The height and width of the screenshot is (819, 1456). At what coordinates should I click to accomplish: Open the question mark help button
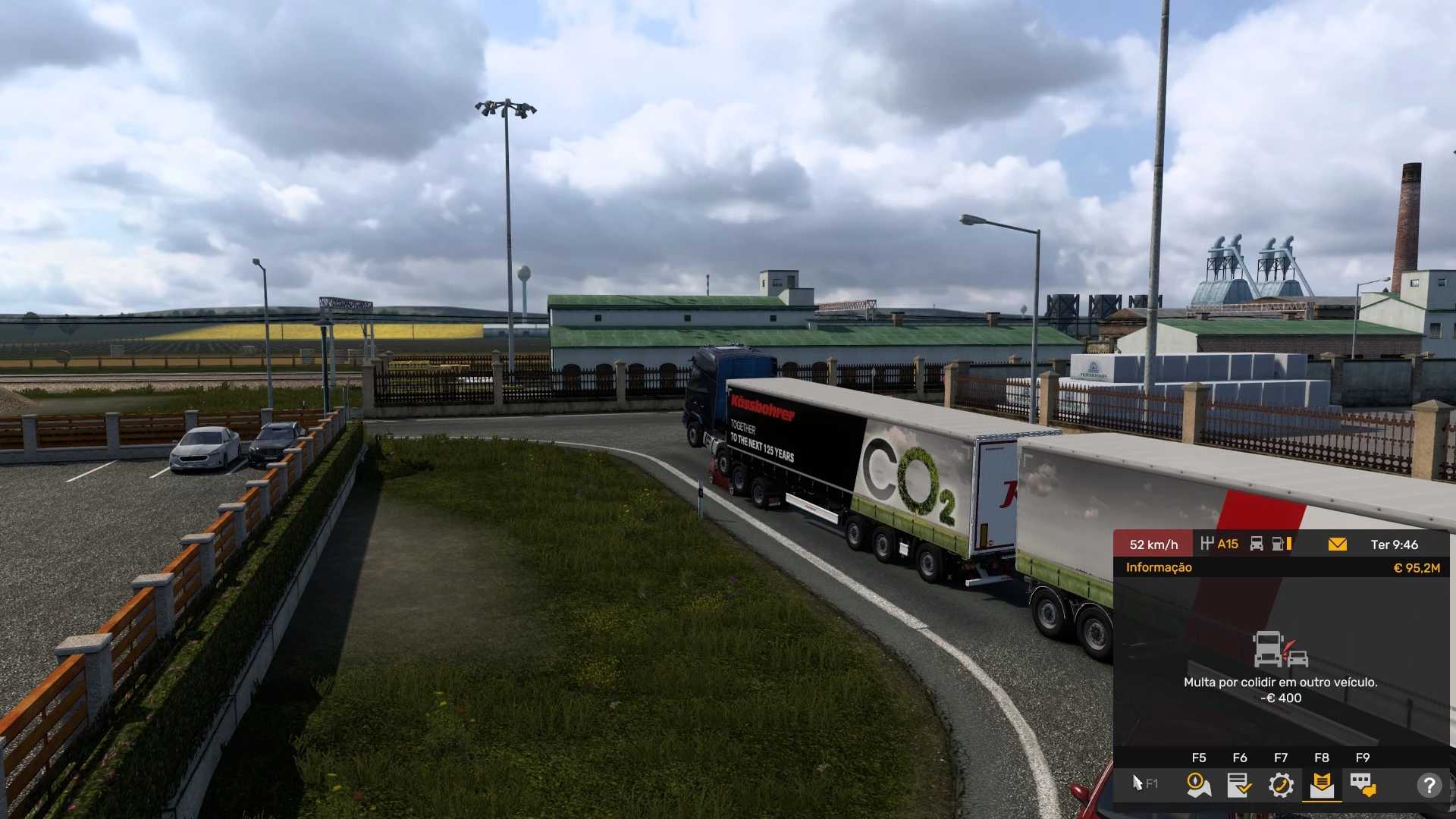tap(1429, 785)
